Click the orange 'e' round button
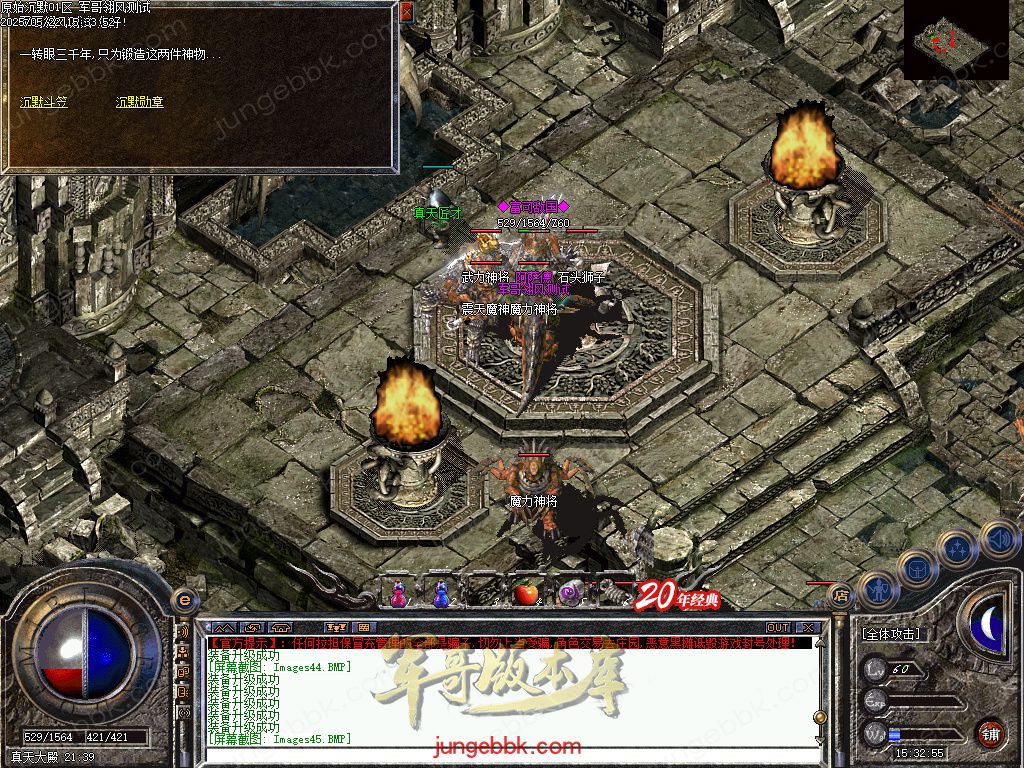1024x768 pixels. coord(183,599)
